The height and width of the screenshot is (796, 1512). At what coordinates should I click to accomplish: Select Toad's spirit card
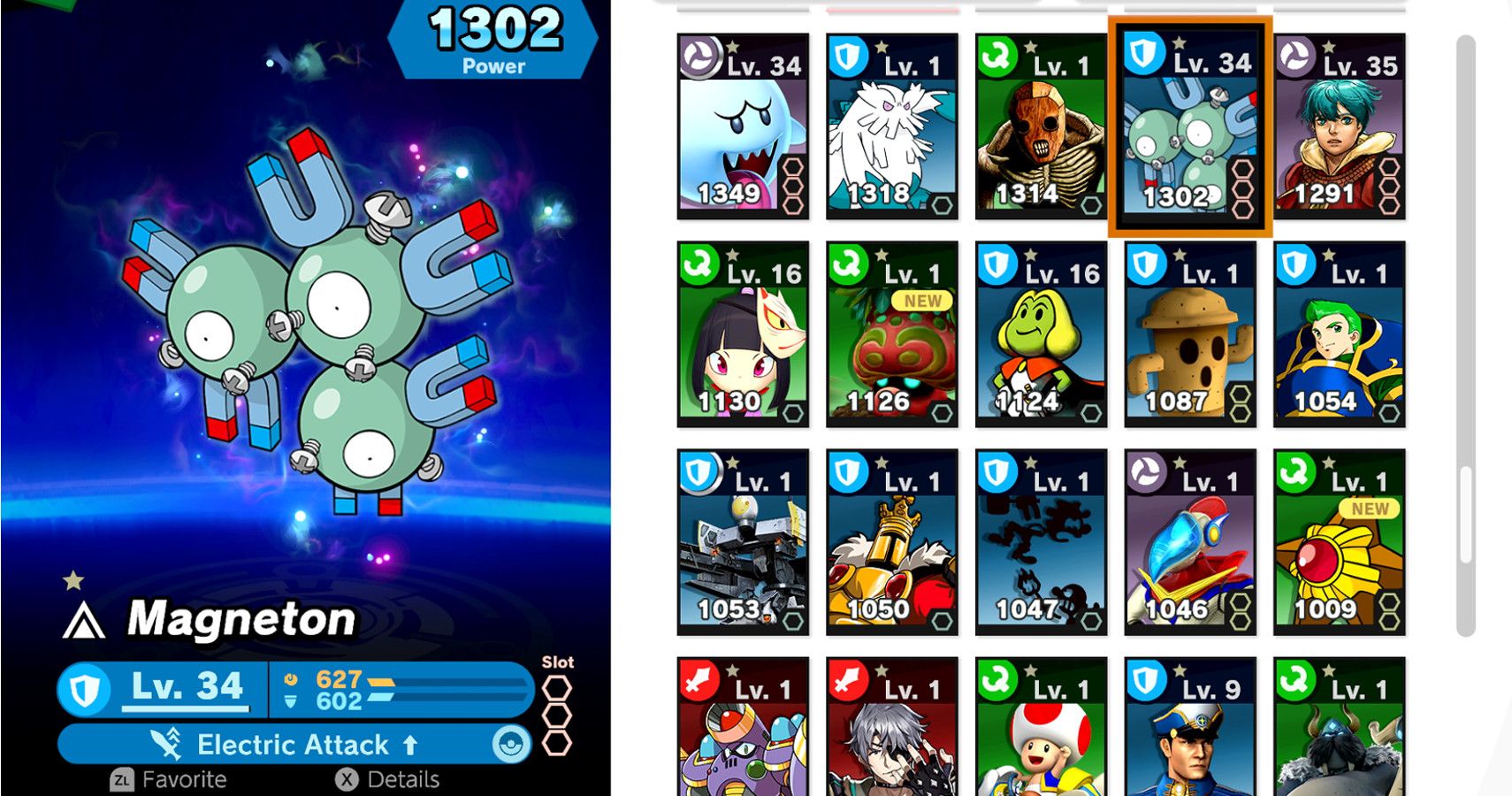click(1040, 734)
